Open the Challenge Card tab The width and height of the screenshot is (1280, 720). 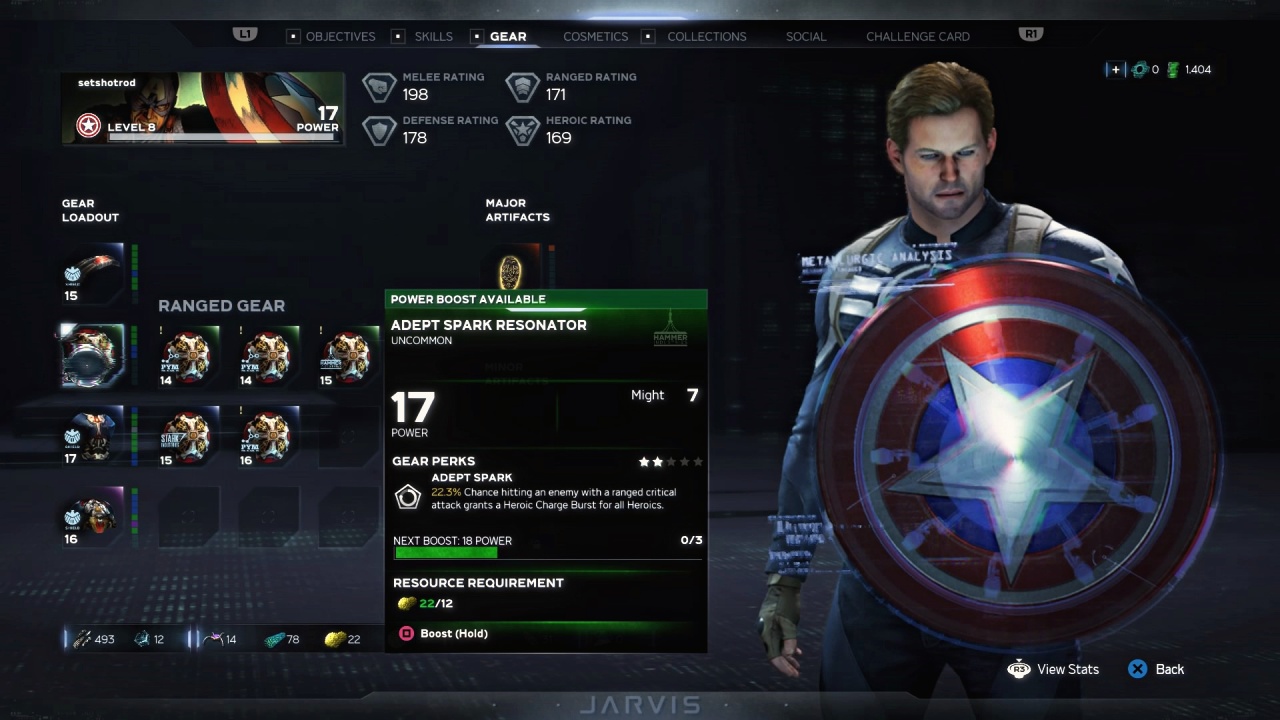coord(917,36)
